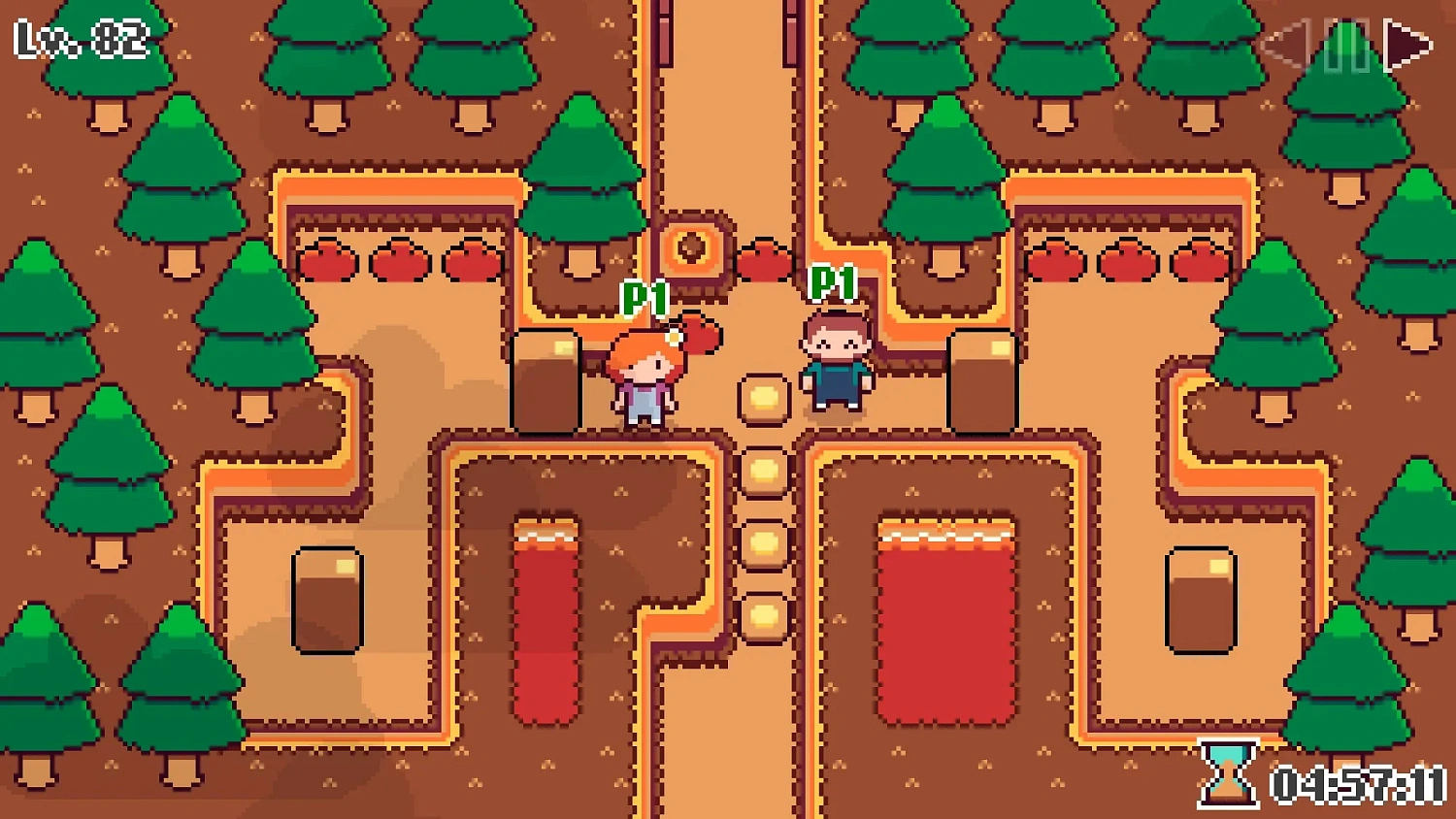Viewport: 1456px width, 819px height.
Task: Click the fast-forward arrow at top right
Action: [1408, 44]
